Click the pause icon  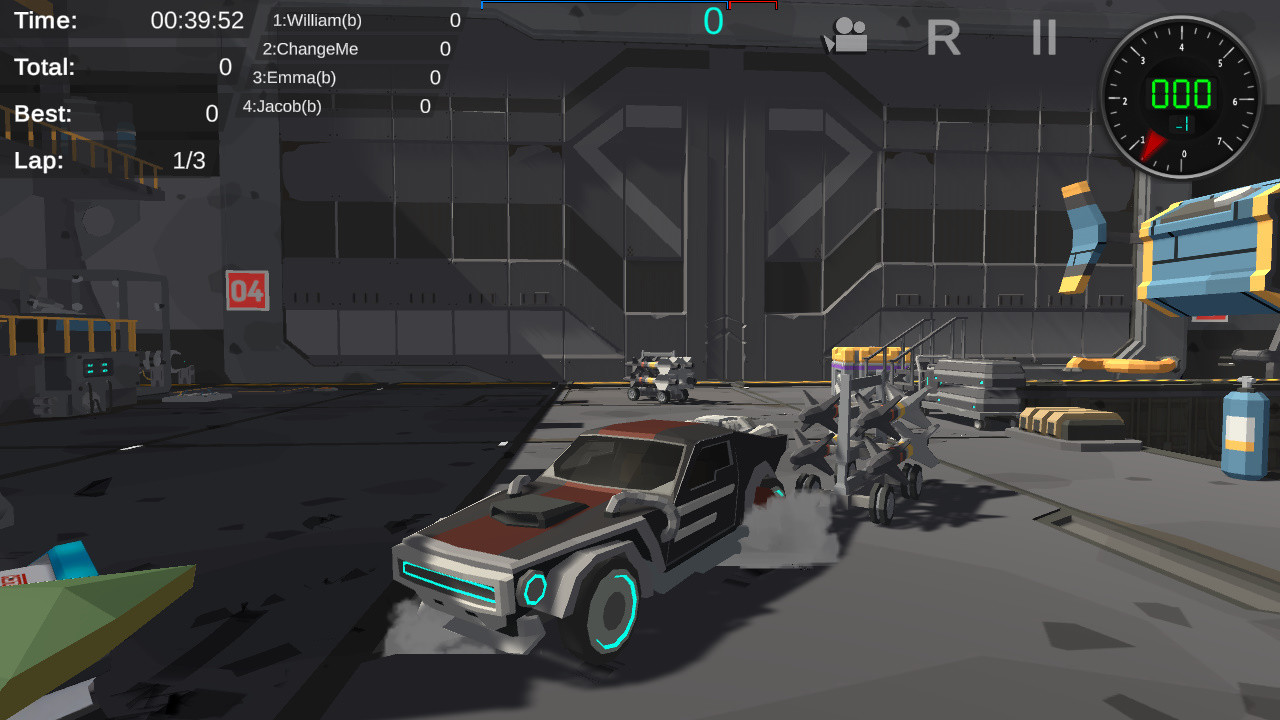[1042, 39]
